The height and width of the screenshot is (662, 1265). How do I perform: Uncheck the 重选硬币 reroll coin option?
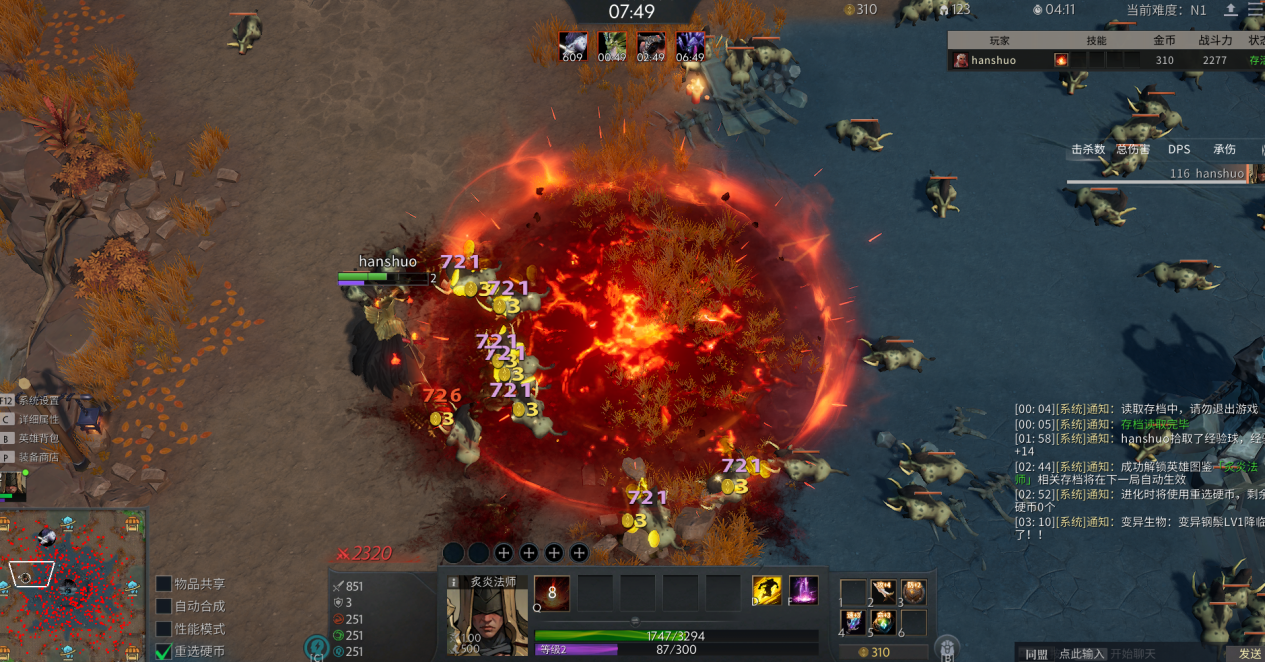[164, 651]
